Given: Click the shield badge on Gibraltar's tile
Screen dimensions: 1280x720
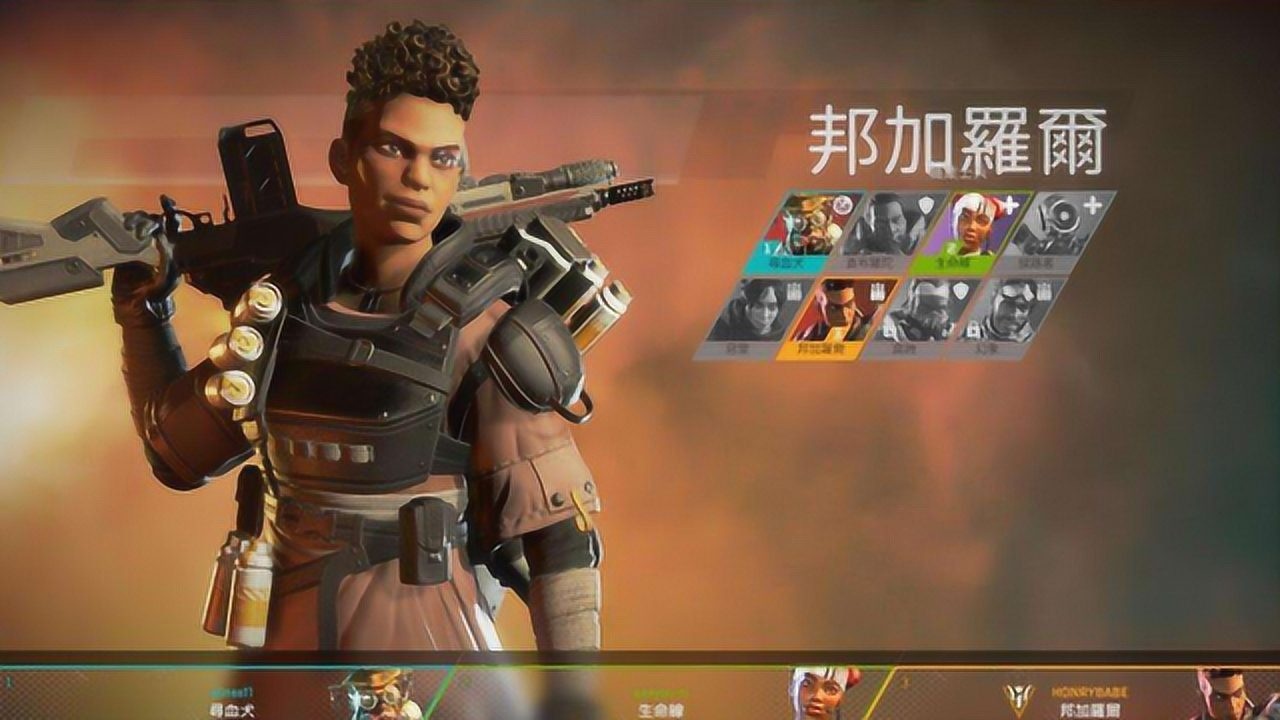Looking at the screenshot, I should pyautogui.click(x=926, y=202).
